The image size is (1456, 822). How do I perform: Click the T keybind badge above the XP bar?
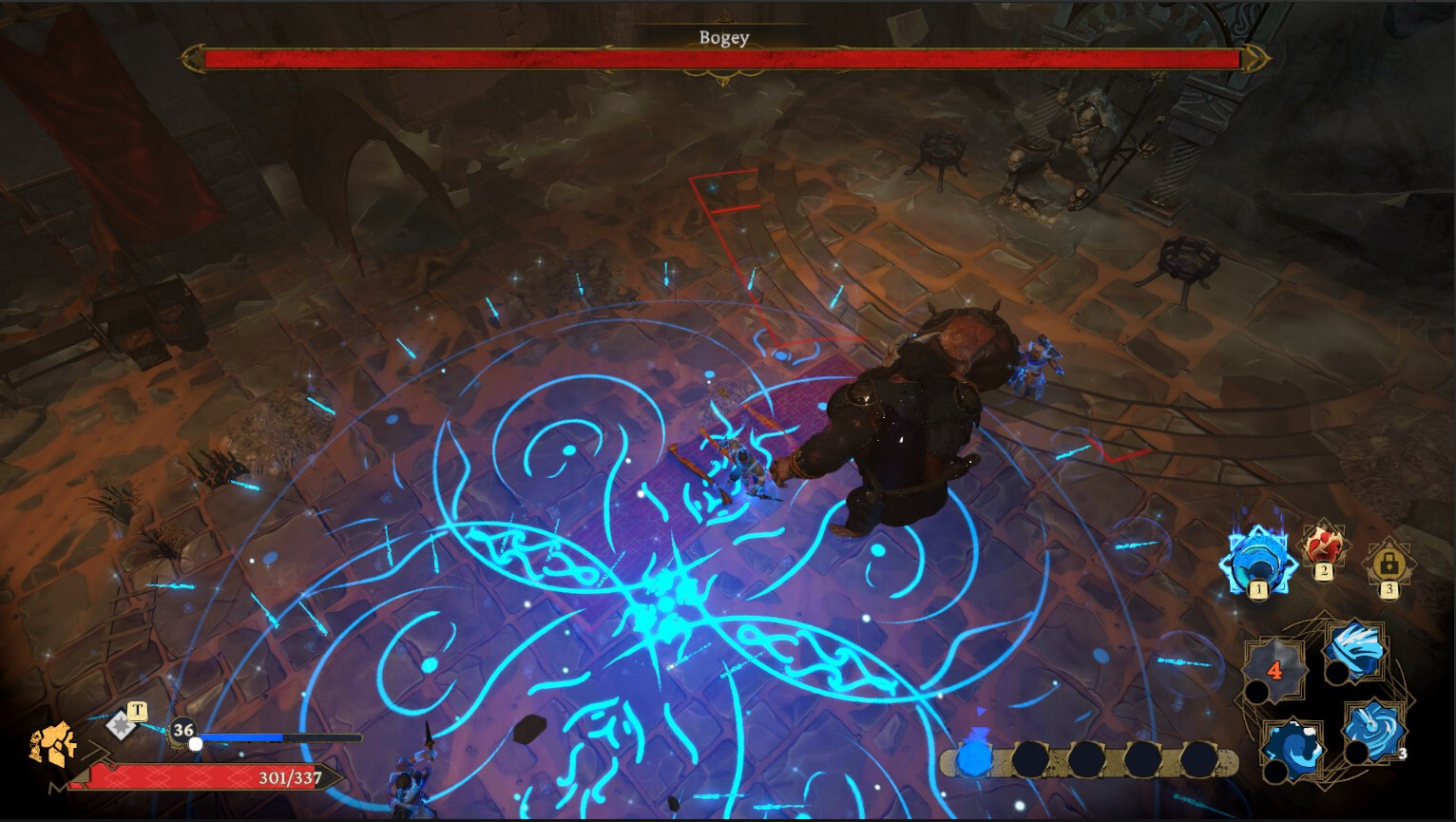pos(137,709)
